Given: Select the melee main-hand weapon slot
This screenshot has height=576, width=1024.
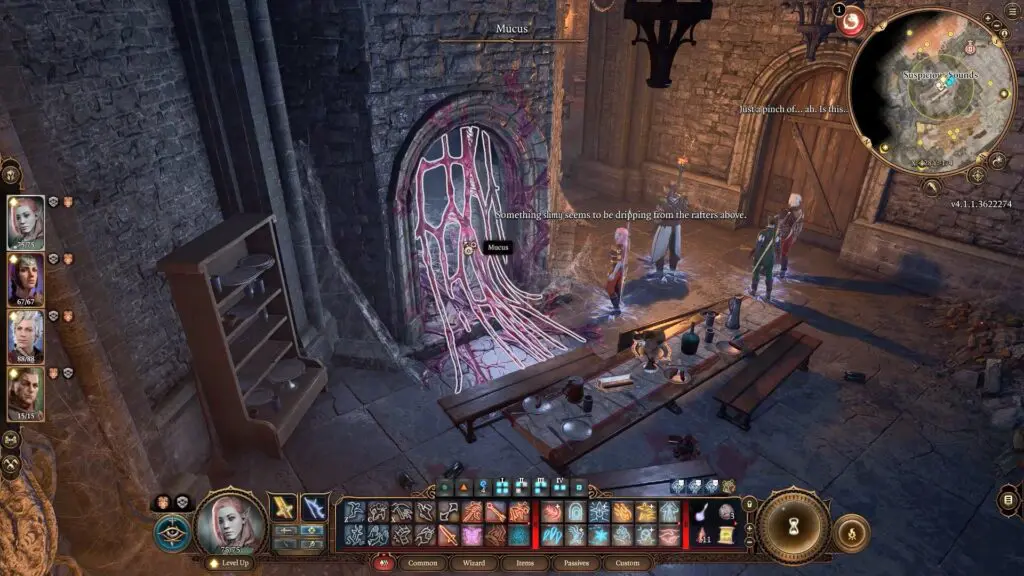Looking at the screenshot, I should (x=284, y=507).
